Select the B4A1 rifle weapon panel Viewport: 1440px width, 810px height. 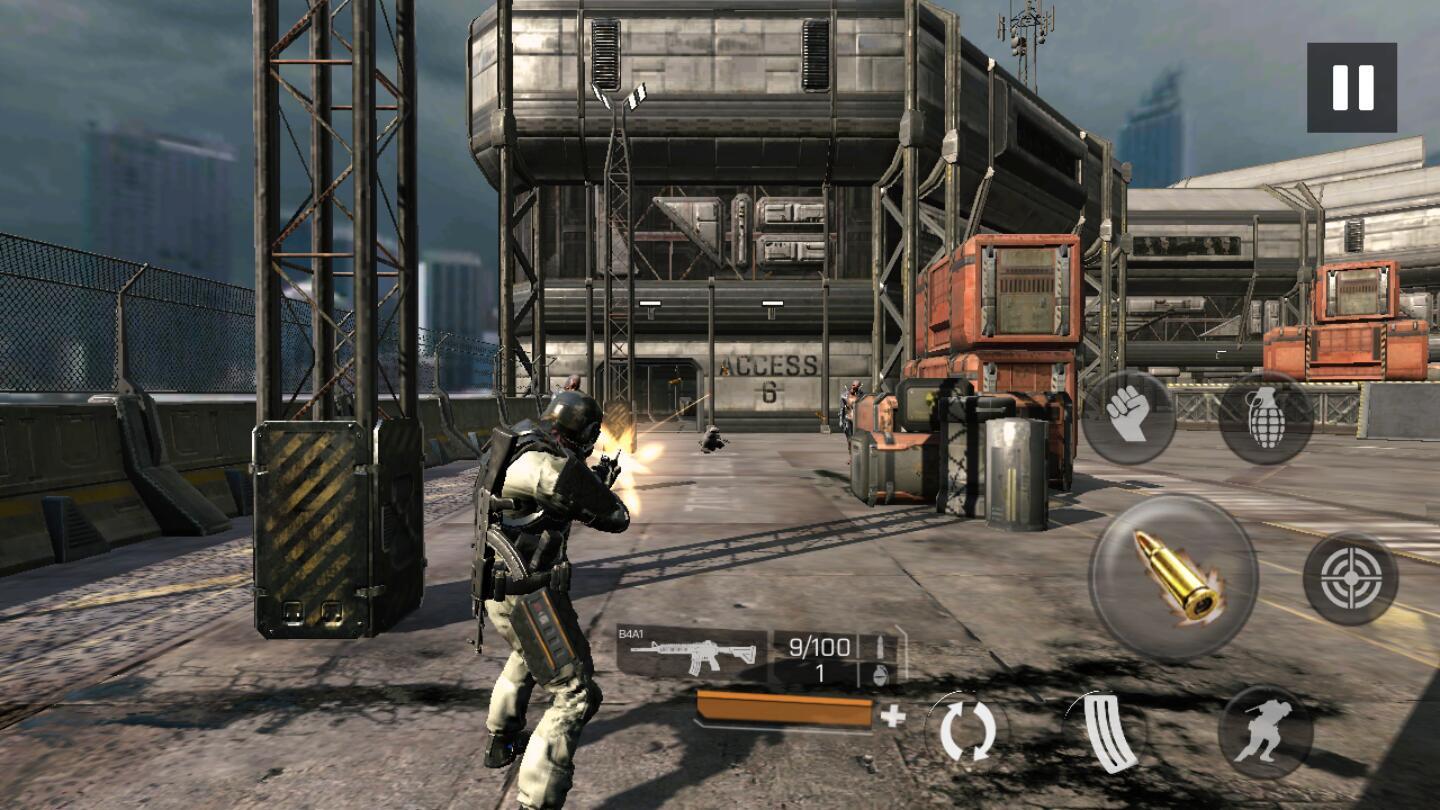691,654
